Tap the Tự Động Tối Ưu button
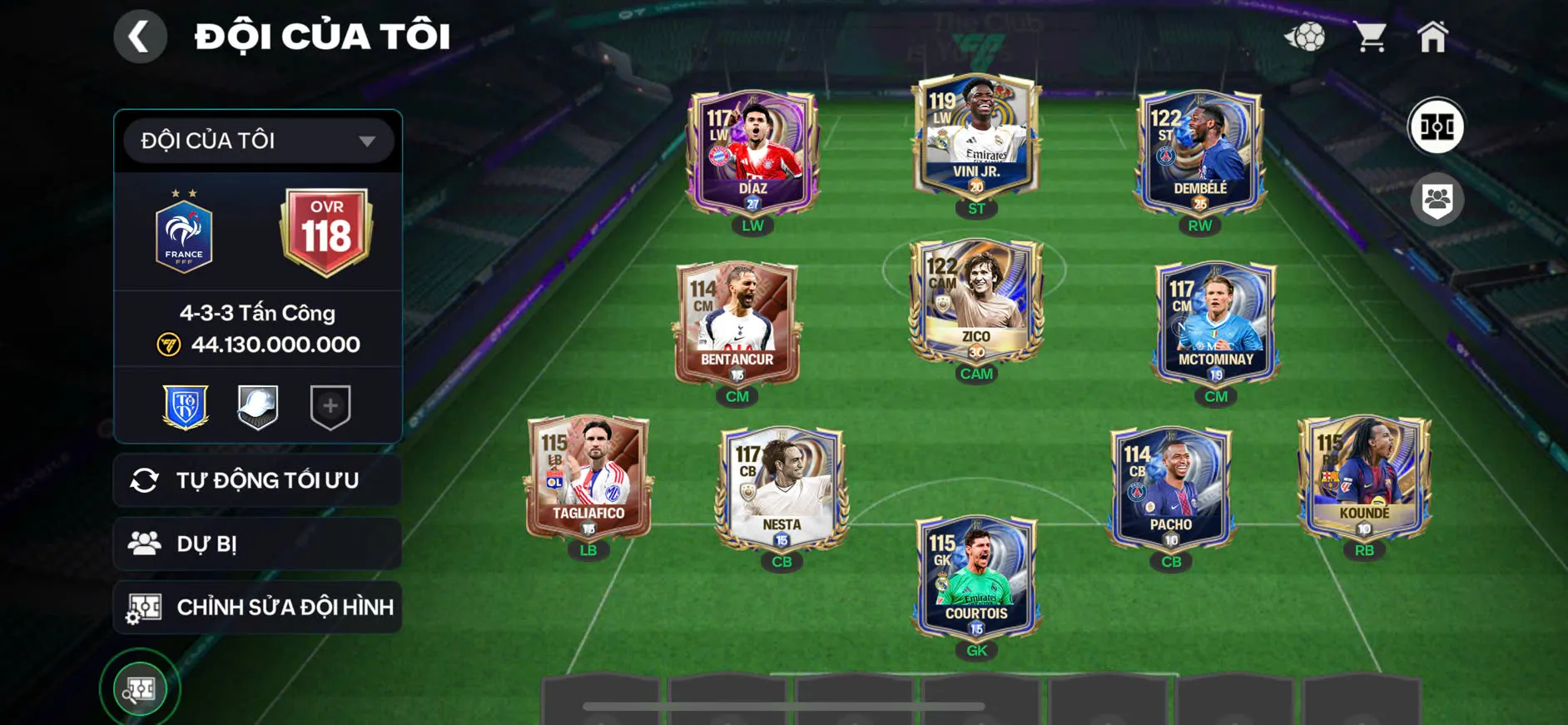The image size is (1568, 725). click(258, 480)
